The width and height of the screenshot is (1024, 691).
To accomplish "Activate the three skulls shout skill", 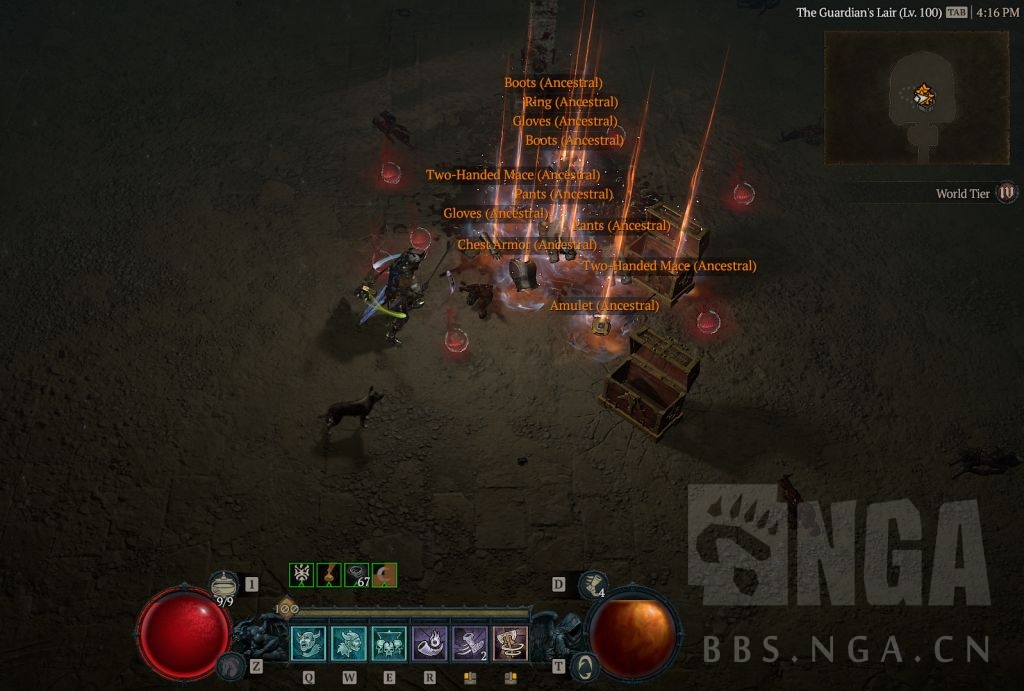I will pos(390,644).
